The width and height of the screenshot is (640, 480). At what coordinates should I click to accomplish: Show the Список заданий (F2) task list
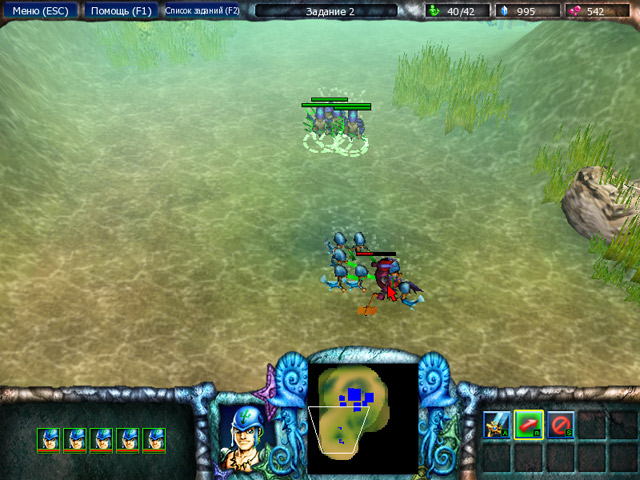202,11
